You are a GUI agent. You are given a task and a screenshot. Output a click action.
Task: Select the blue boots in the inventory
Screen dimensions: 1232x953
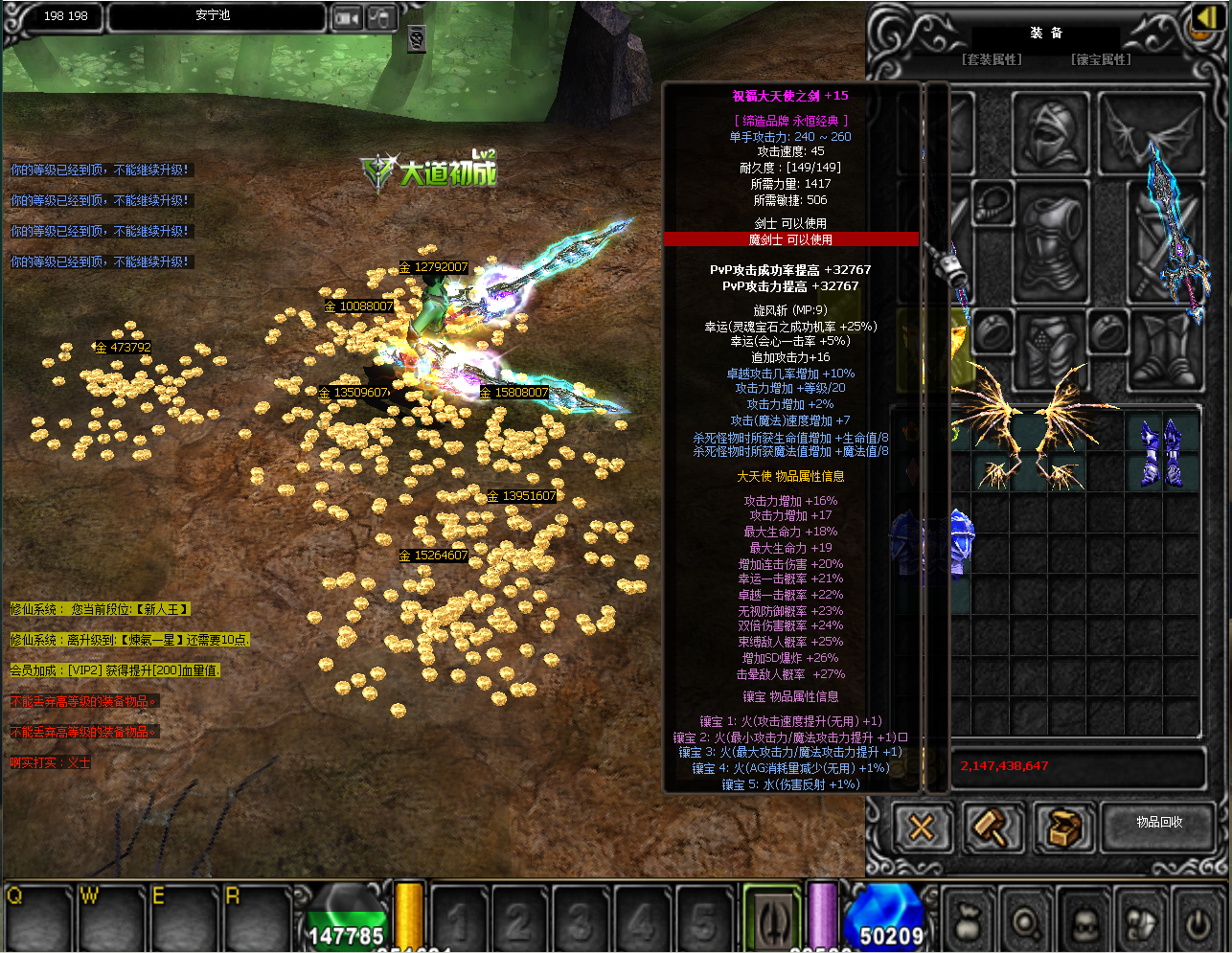click(1161, 452)
